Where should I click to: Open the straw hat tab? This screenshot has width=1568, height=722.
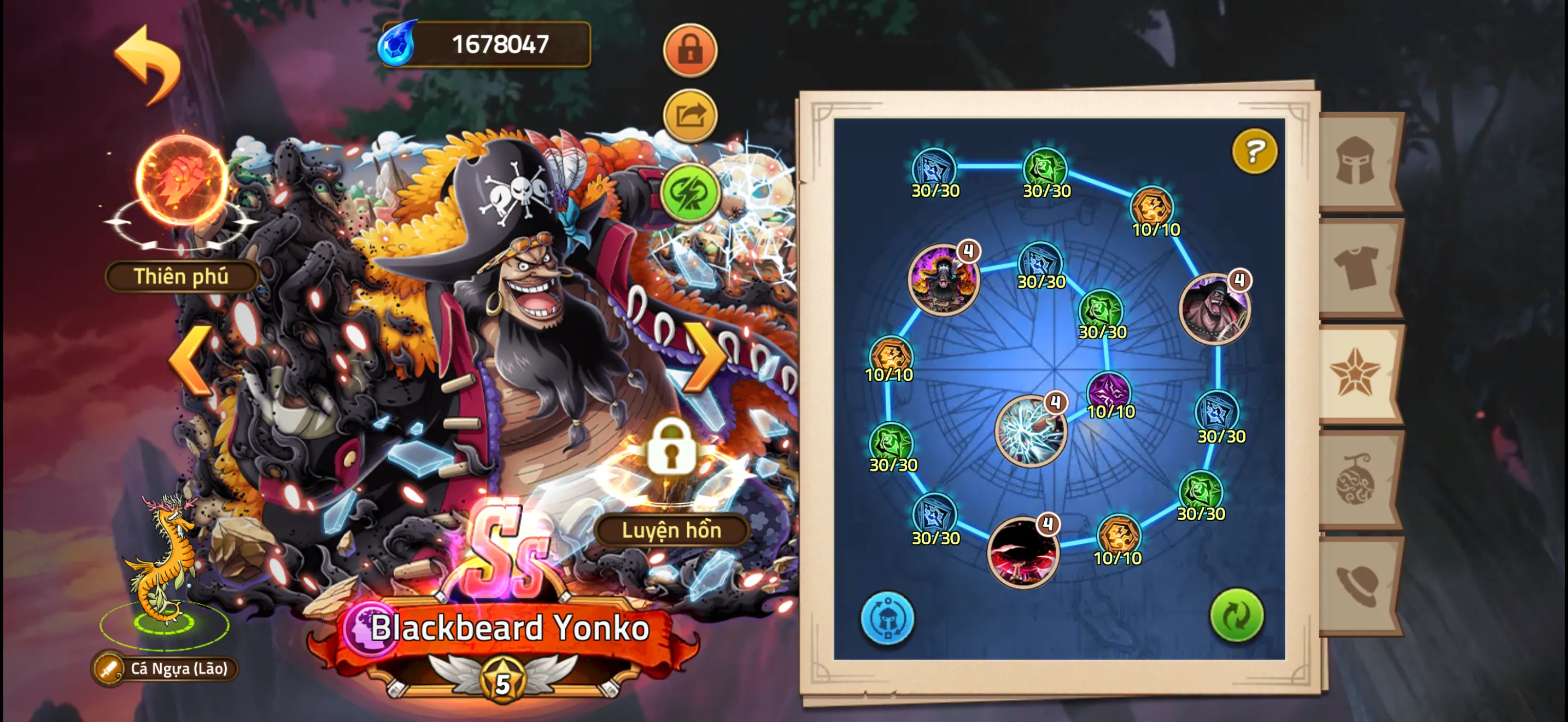coord(1358,585)
